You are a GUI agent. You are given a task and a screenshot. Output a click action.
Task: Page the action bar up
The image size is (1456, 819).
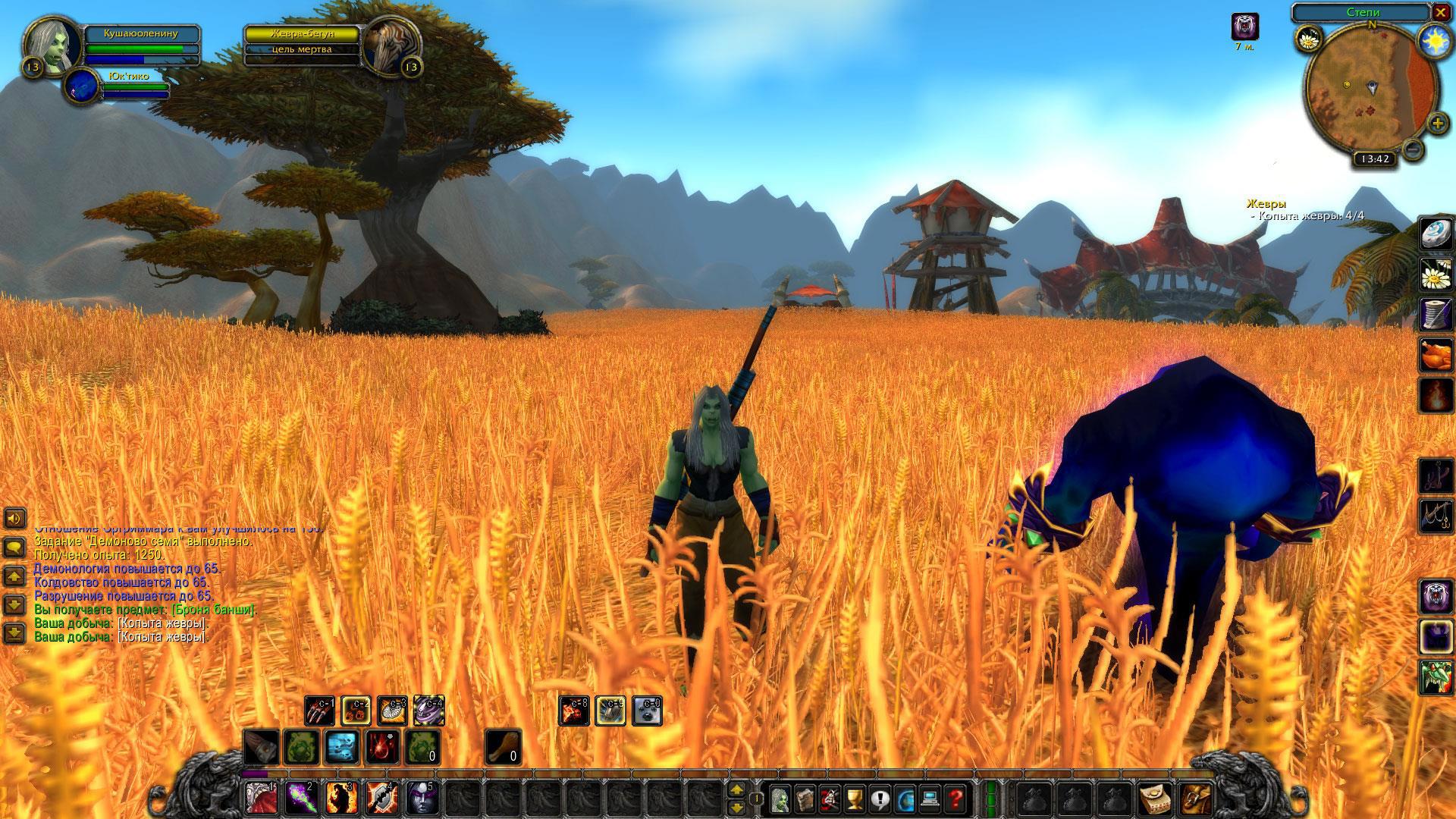pyautogui.click(x=736, y=790)
